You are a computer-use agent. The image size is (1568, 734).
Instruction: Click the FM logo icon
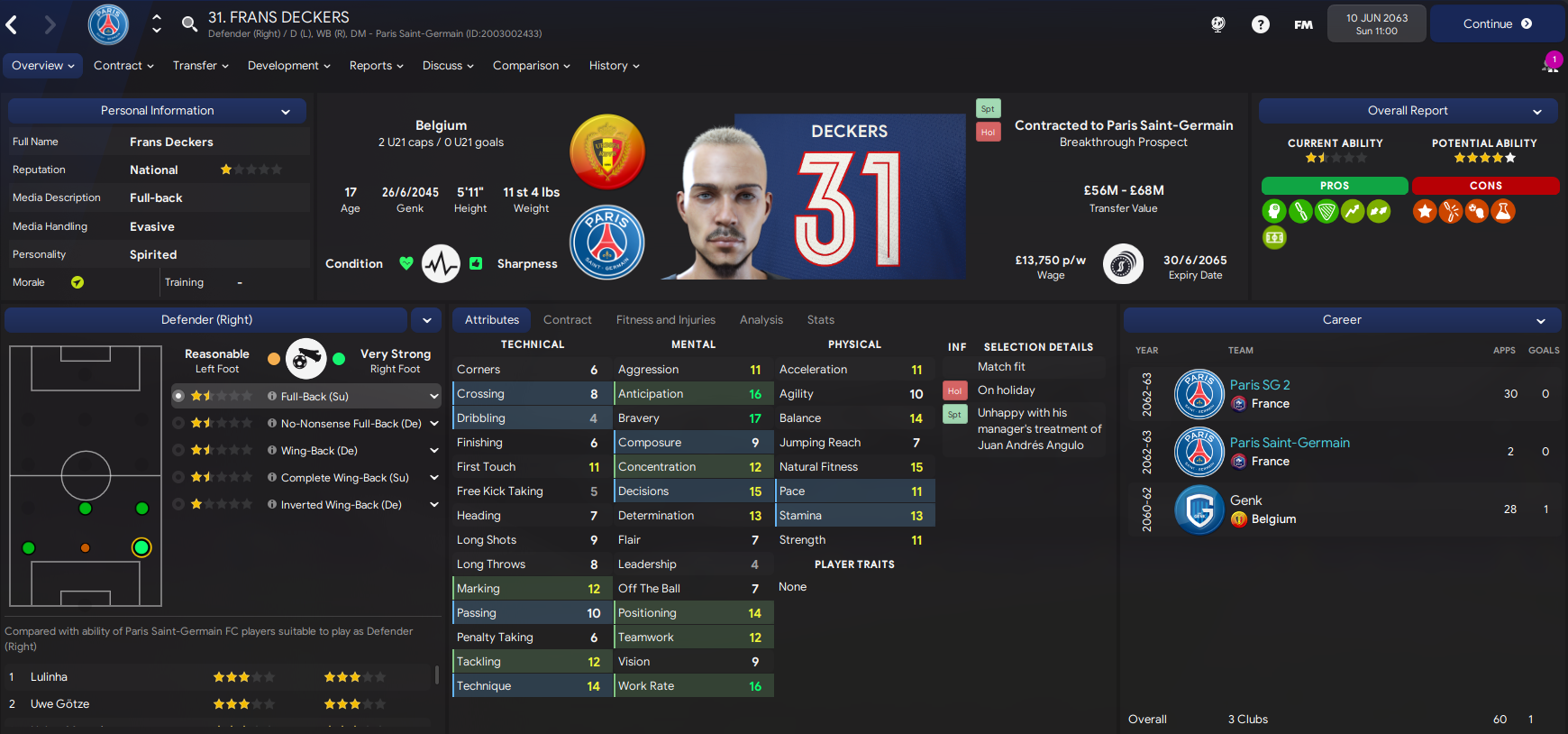coord(1303,24)
